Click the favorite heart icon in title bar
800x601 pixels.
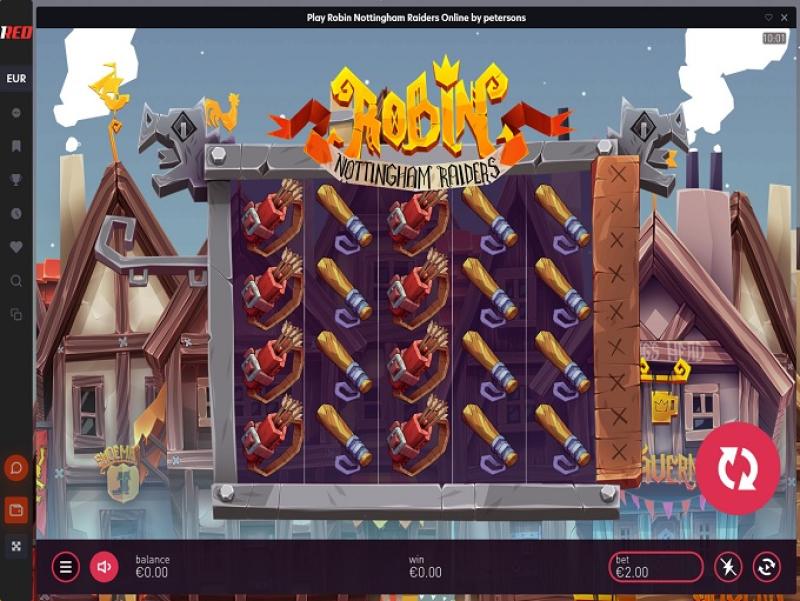[768, 17]
